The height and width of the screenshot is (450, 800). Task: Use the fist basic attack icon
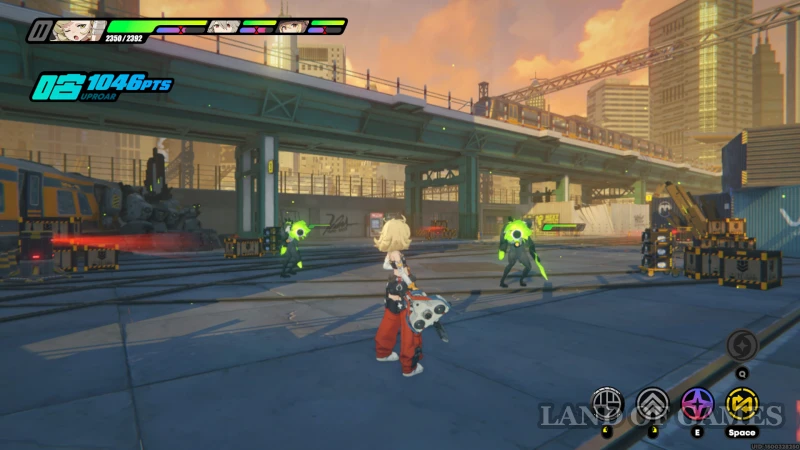point(607,404)
